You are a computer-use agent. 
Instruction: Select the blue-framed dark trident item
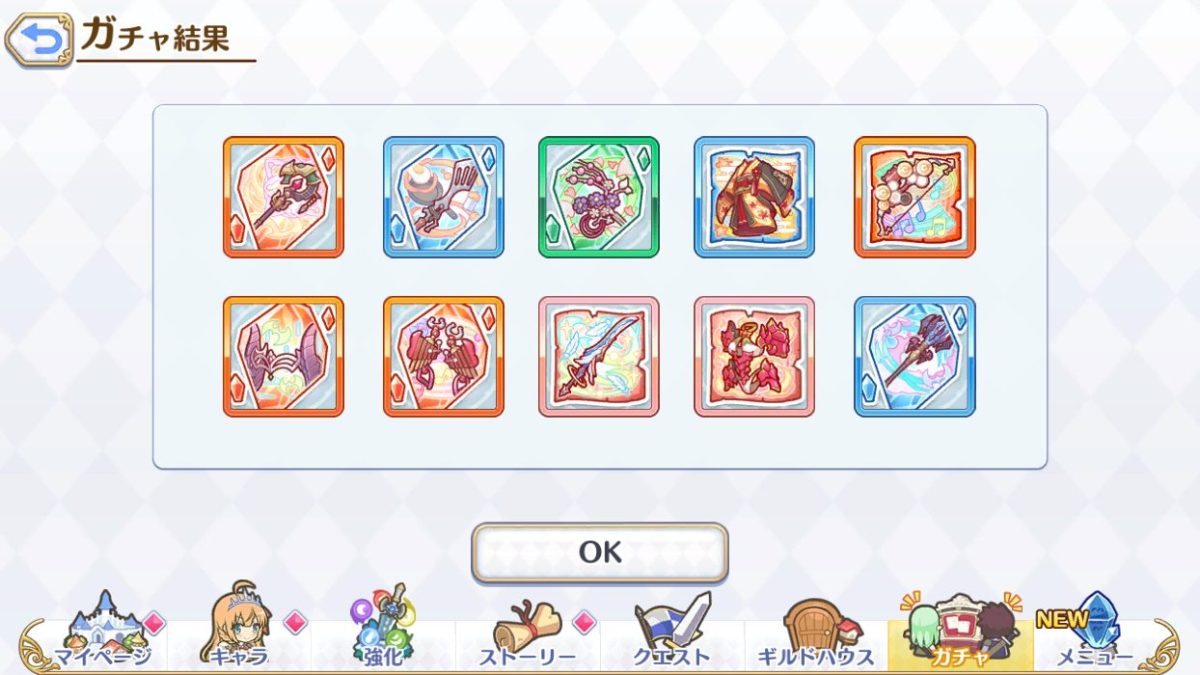(914, 356)
